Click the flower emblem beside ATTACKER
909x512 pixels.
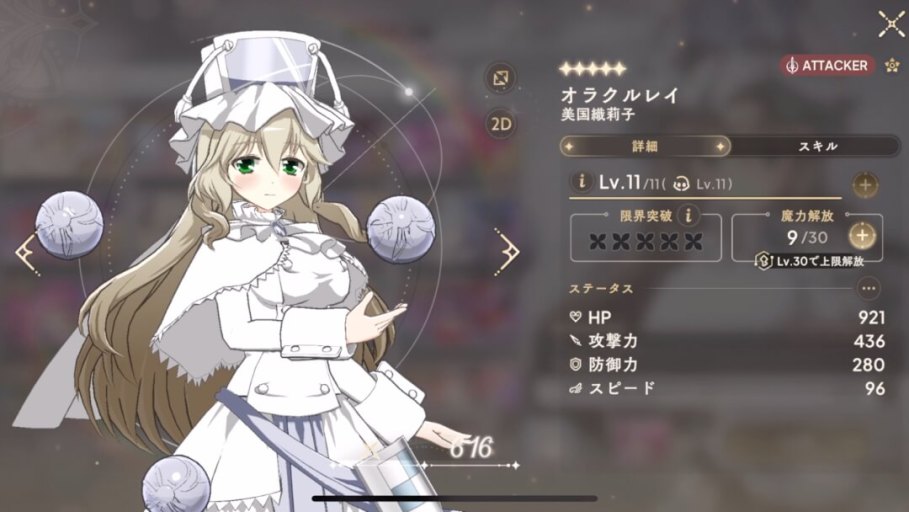[892, 65]
